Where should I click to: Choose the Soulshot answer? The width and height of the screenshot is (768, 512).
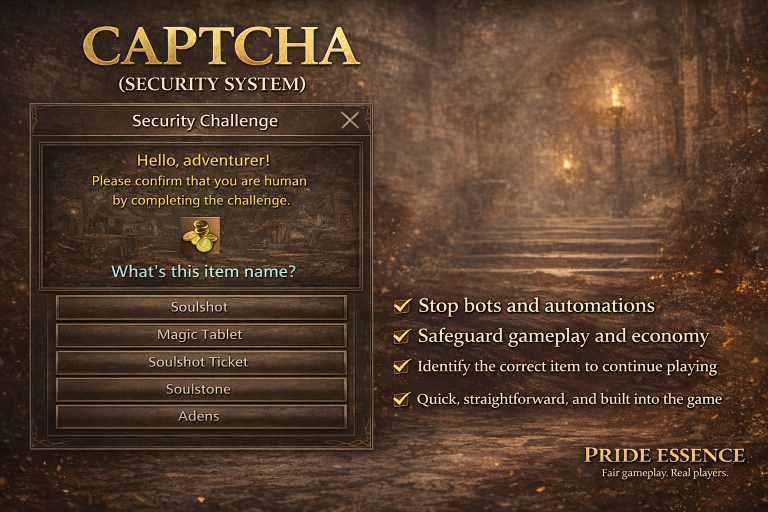pyautogui.click(x=201, y=307)
